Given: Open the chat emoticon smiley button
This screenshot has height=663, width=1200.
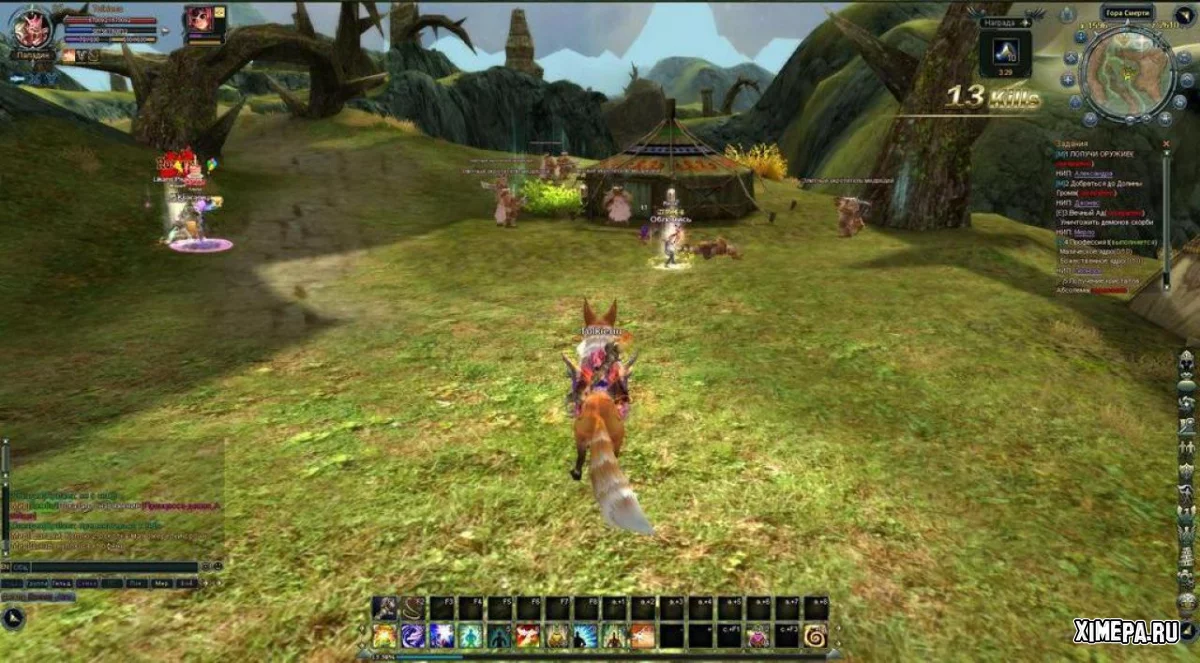Looking at the screenshot, I should tap(205, 567).
